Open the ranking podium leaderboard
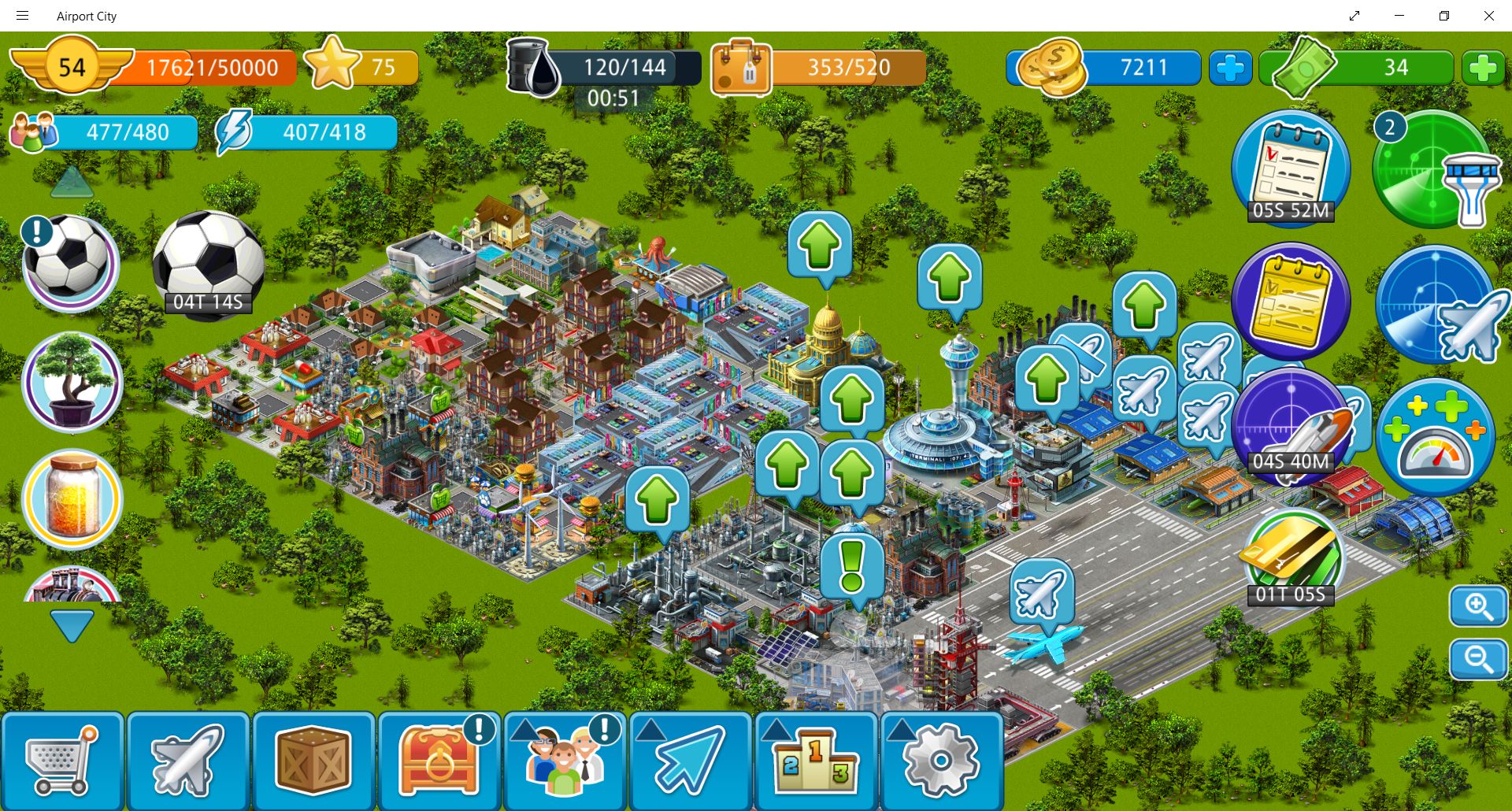 pos(816,761)
